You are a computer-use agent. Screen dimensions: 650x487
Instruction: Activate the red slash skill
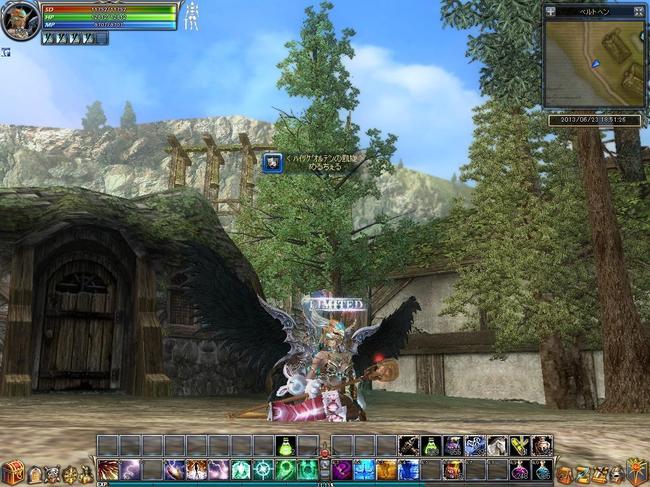[108, 469]
